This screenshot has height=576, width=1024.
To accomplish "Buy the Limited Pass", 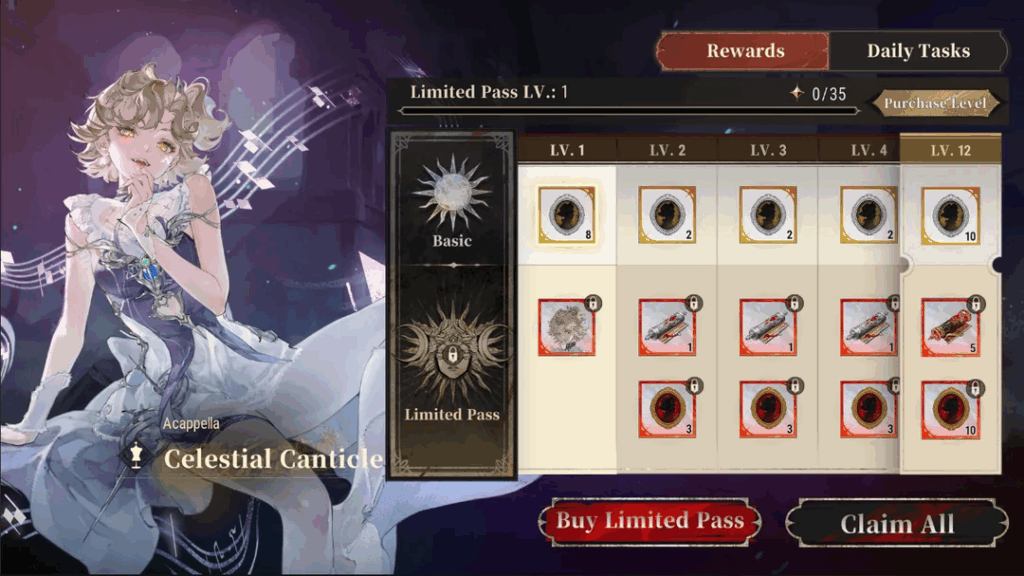I will tap(649, 521).
